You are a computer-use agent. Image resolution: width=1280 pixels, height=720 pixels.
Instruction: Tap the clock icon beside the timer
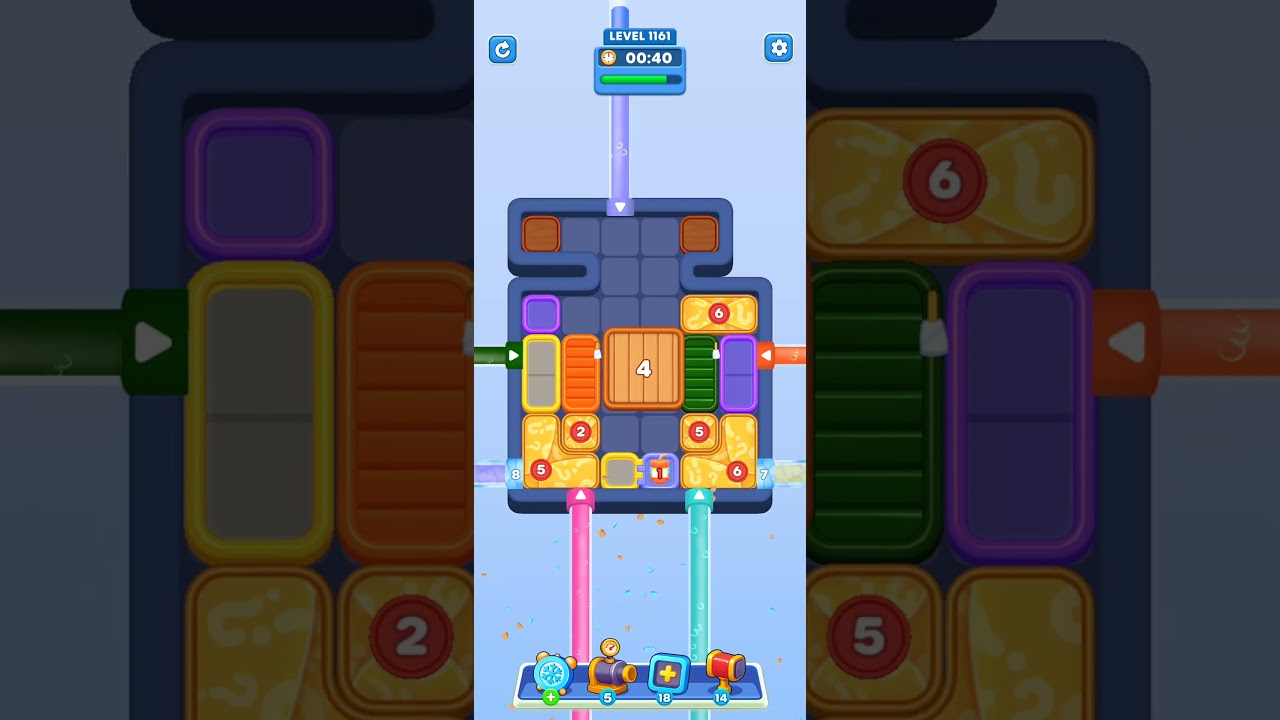(609, 58)
